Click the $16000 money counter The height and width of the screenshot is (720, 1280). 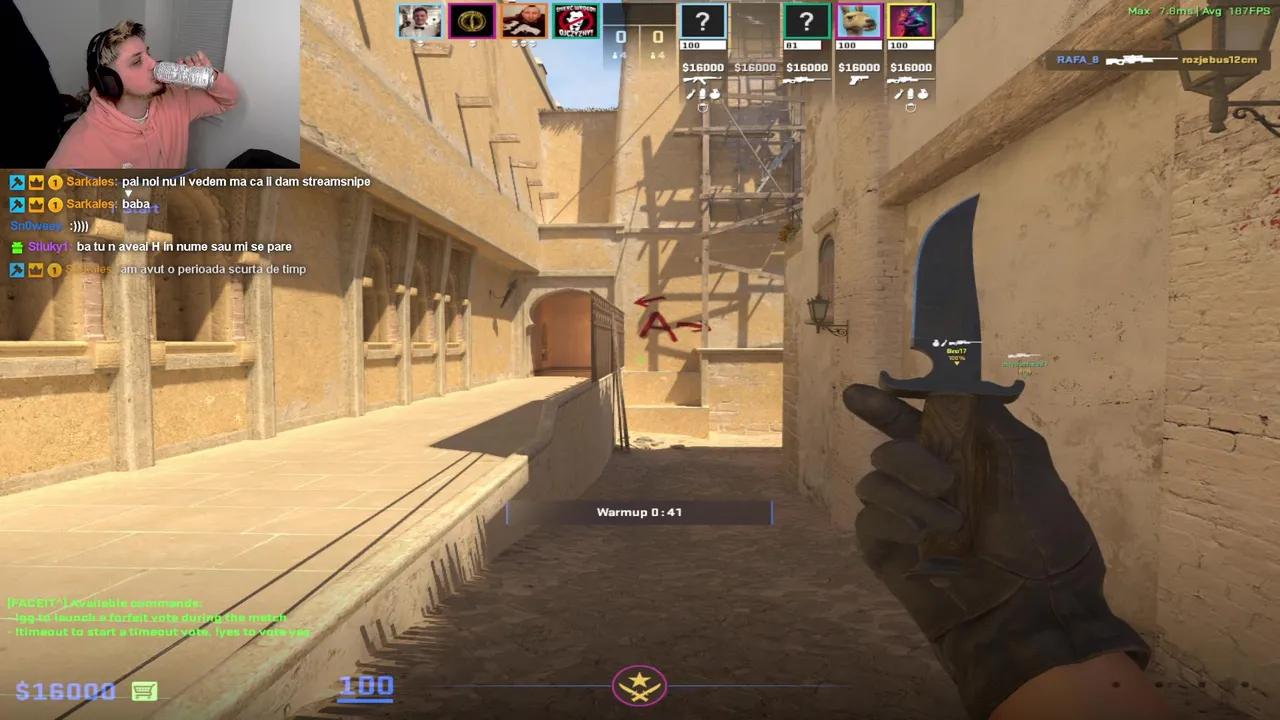[65, 690]
